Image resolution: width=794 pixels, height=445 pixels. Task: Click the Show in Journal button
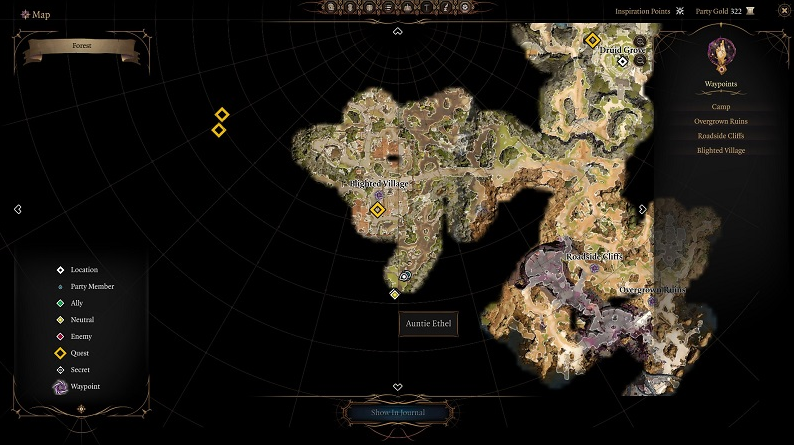point(397,412)
